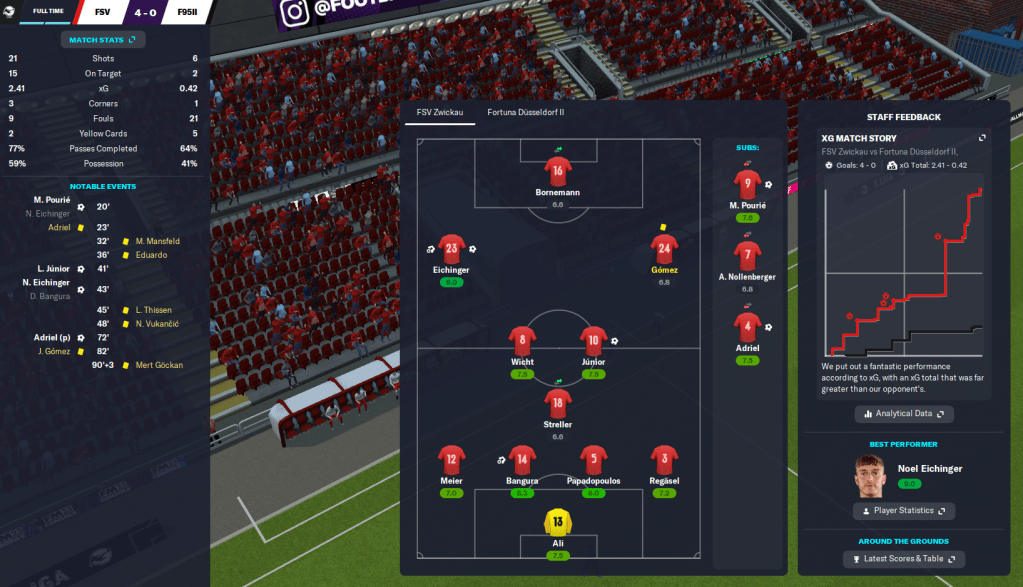Select Júnior's number 10 shirt

click(x=593, y=341)
